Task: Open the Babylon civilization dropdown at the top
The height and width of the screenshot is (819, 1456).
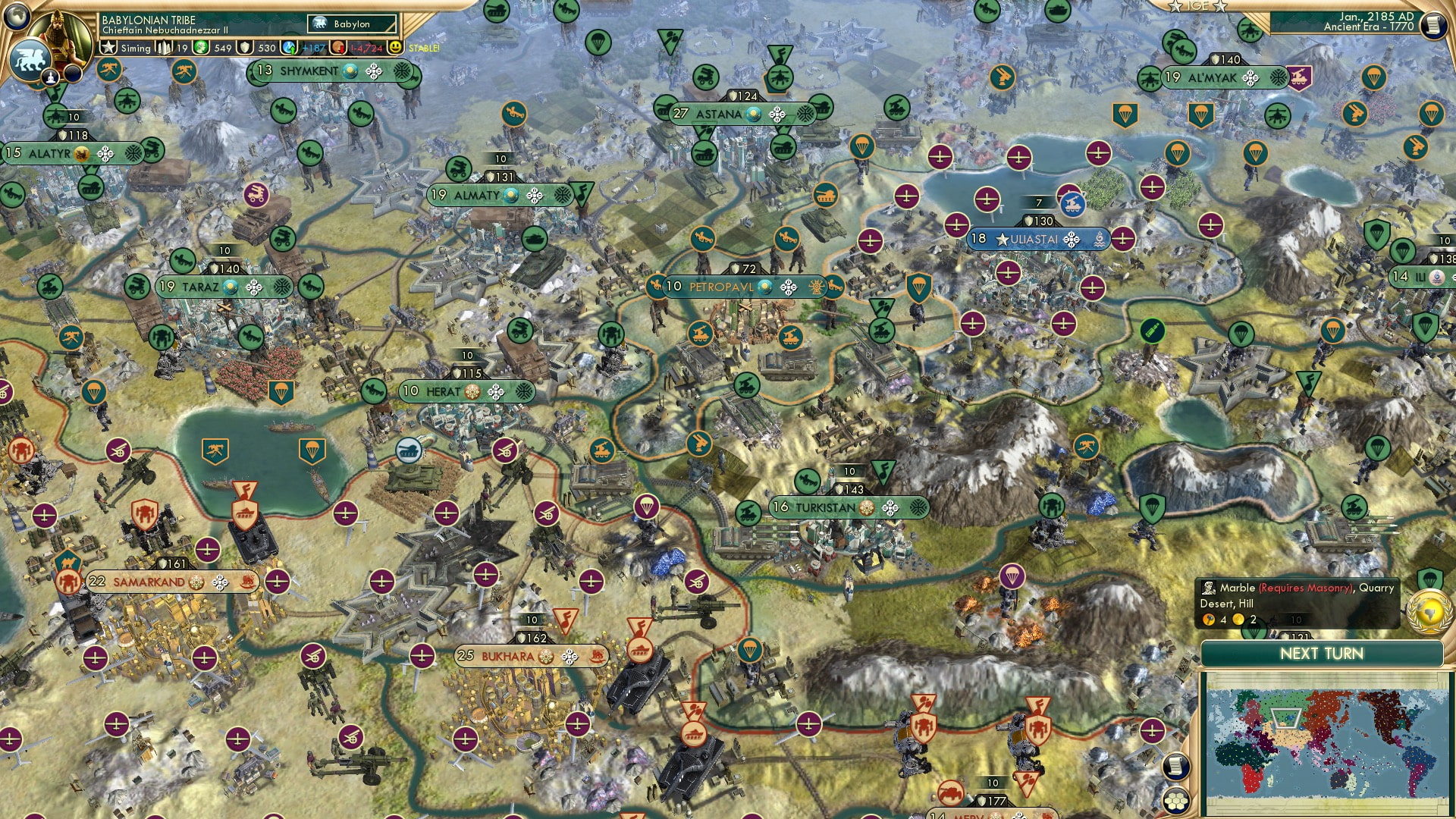Action: pyautogui.click(x=351, y=24)
